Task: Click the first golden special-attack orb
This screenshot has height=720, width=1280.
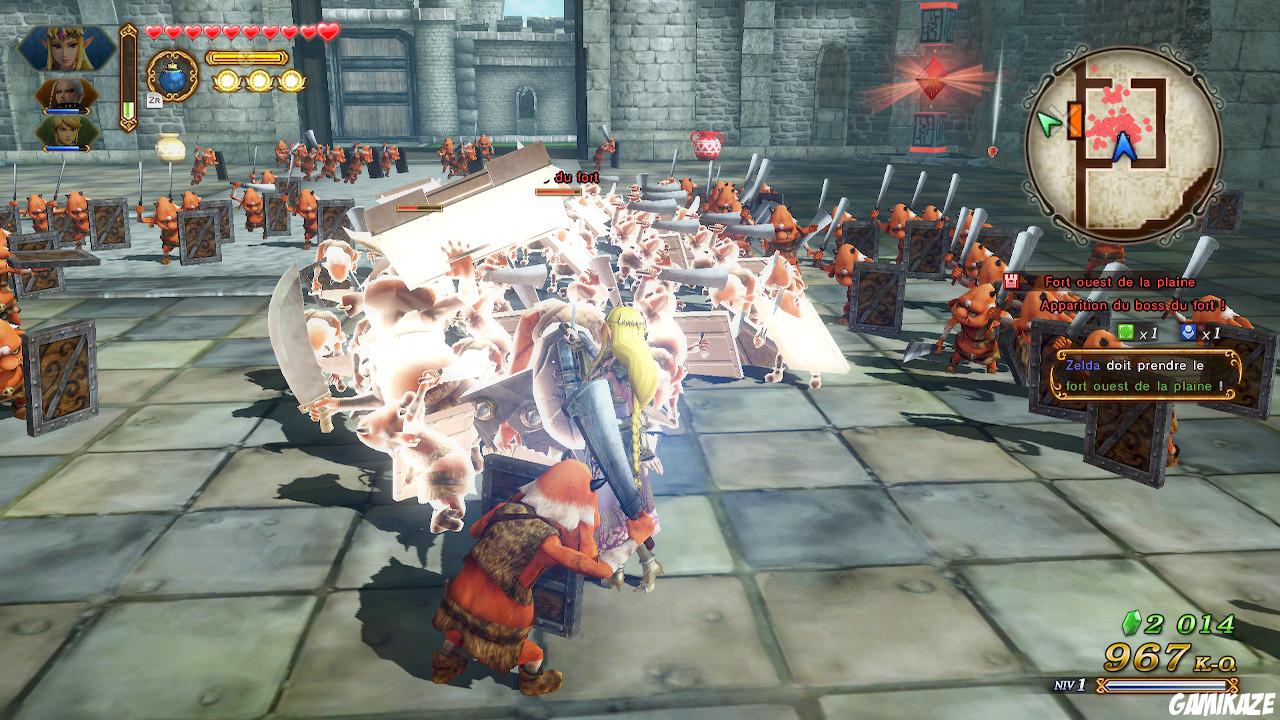Action: click(x=229, y=81)
